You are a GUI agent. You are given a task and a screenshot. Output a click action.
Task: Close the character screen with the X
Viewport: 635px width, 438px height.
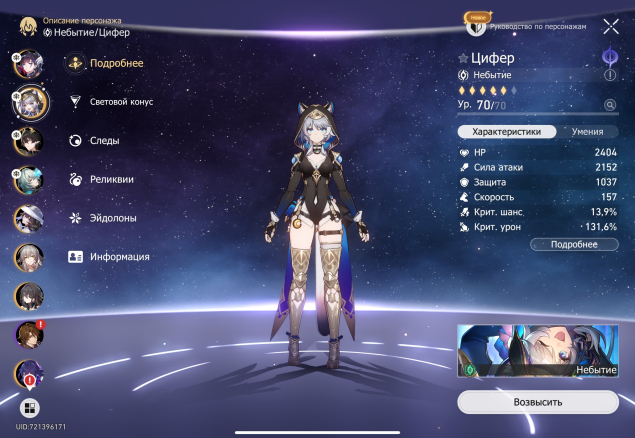(610, 26)
